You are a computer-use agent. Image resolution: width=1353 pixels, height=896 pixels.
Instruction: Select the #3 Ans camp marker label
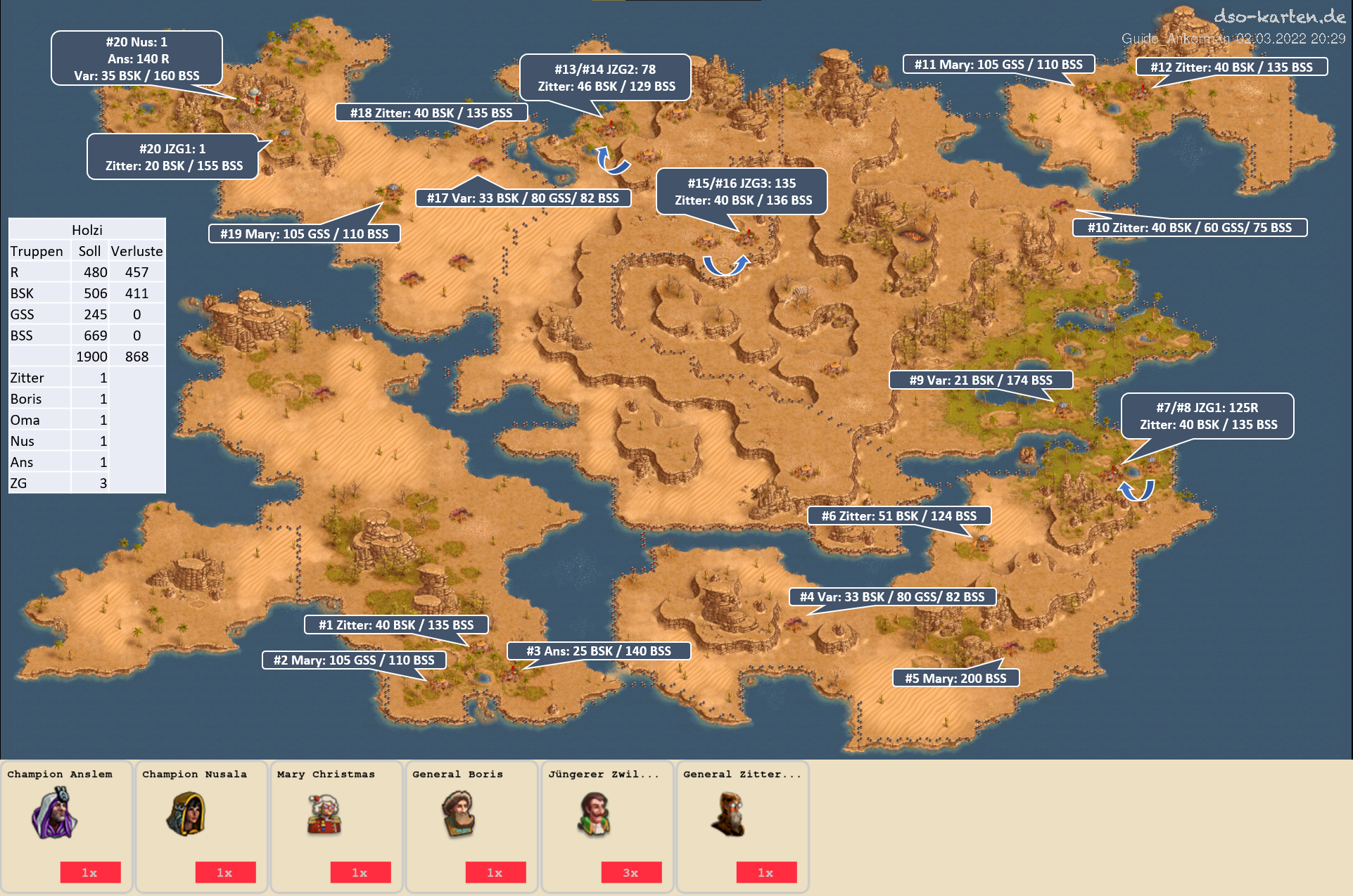point(599,651)
